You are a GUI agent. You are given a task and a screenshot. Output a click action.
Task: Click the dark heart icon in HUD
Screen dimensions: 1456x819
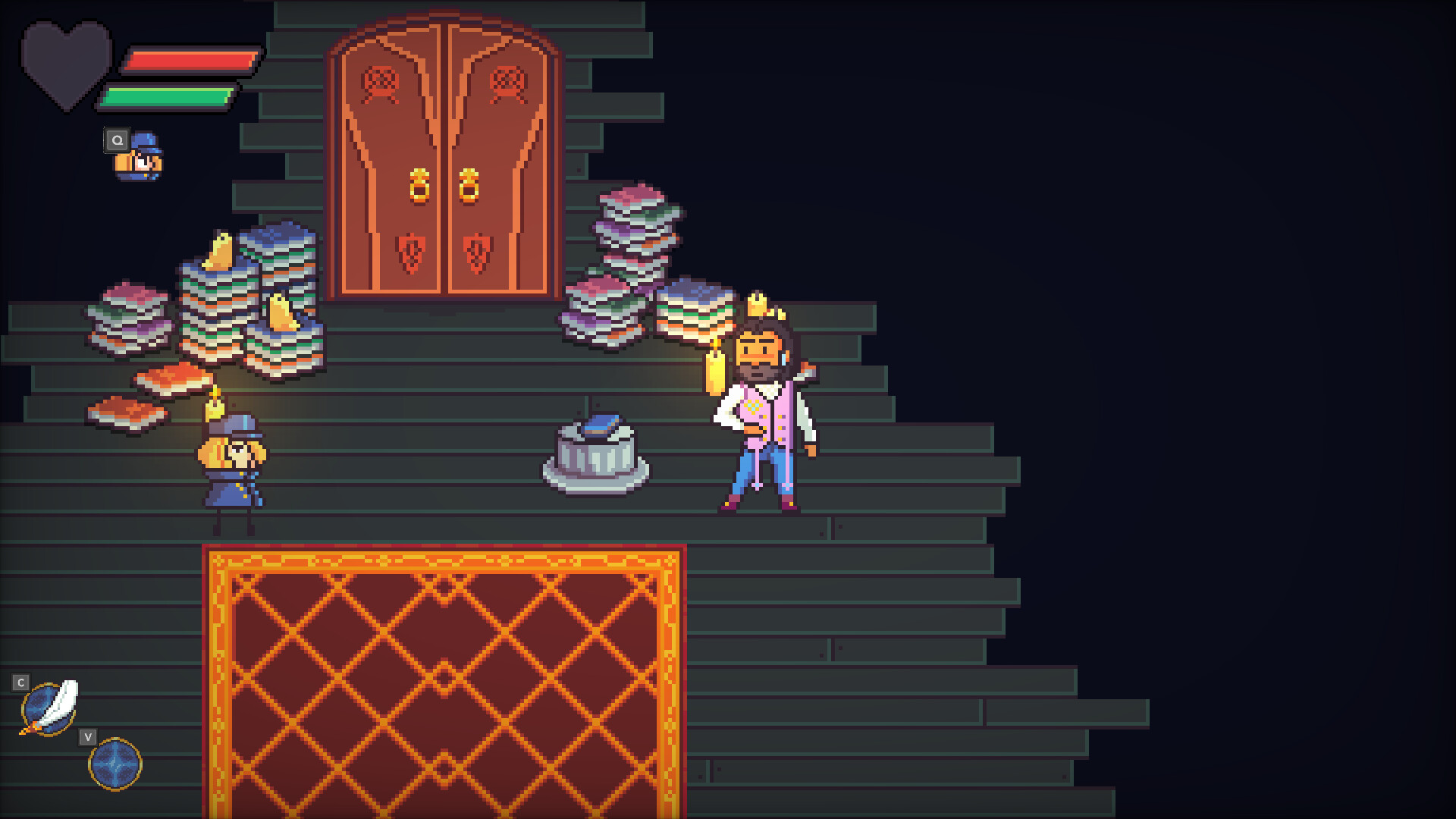point(64,61)
